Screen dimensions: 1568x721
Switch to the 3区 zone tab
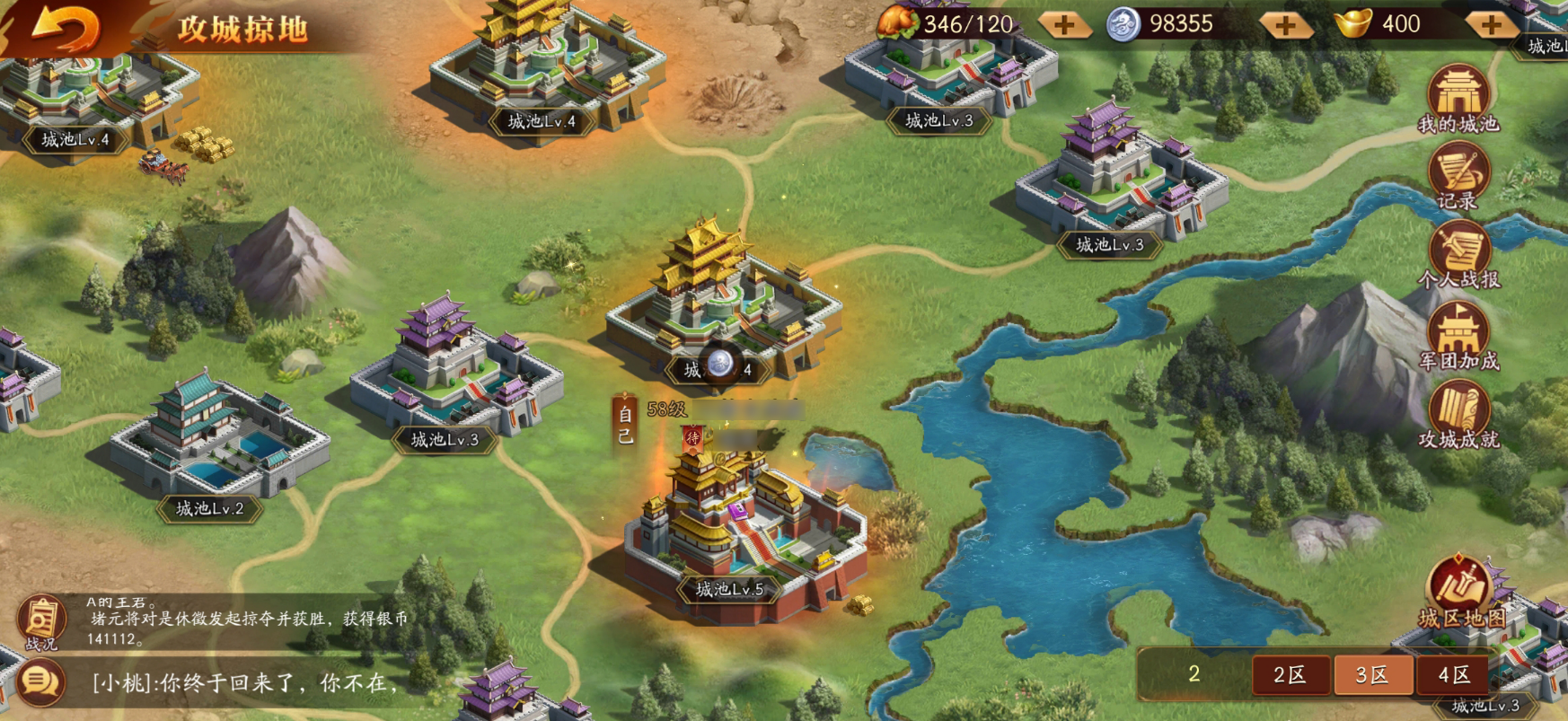tap(1372, 675)
